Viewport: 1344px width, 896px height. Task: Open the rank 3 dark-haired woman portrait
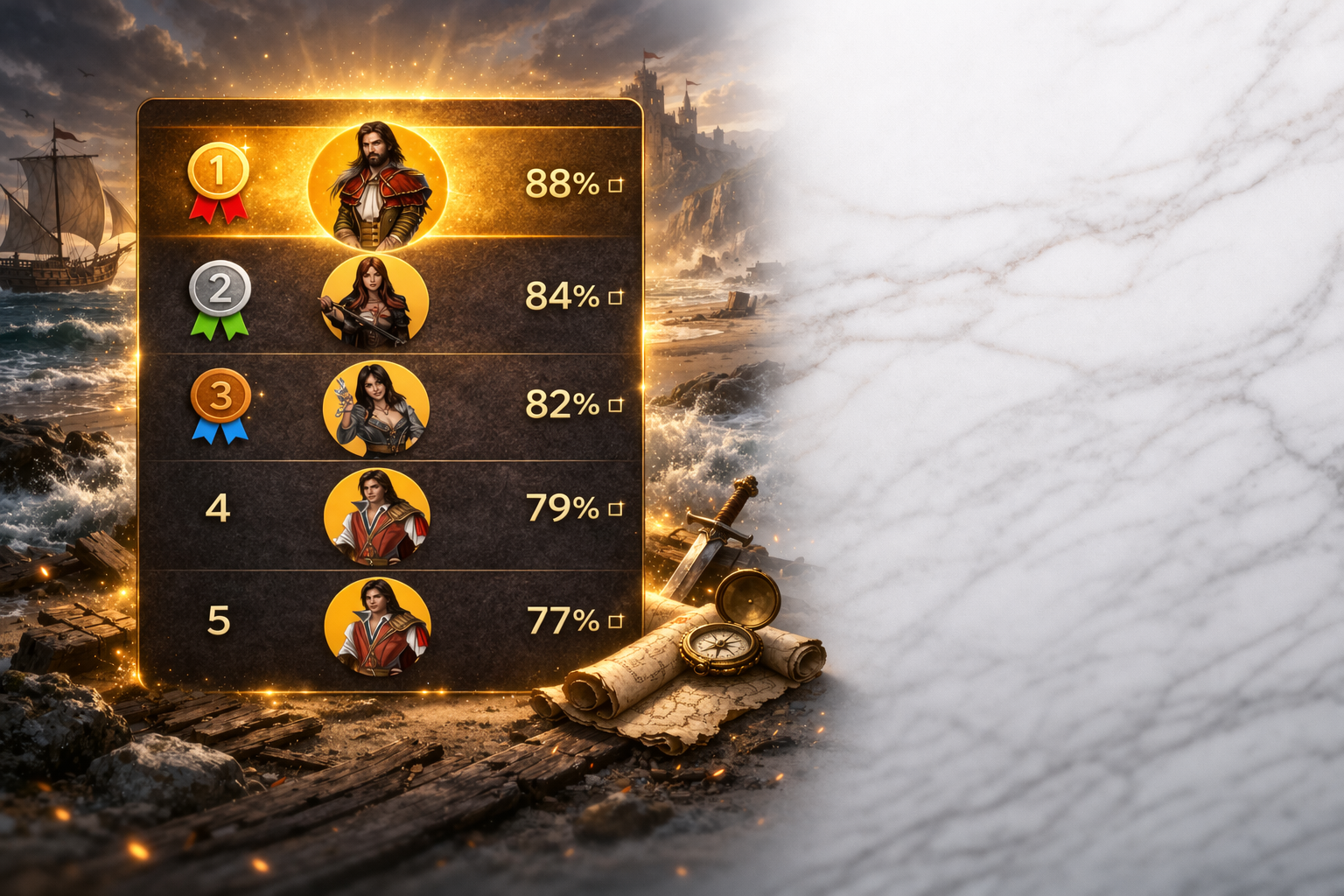[x=375, y=408]
